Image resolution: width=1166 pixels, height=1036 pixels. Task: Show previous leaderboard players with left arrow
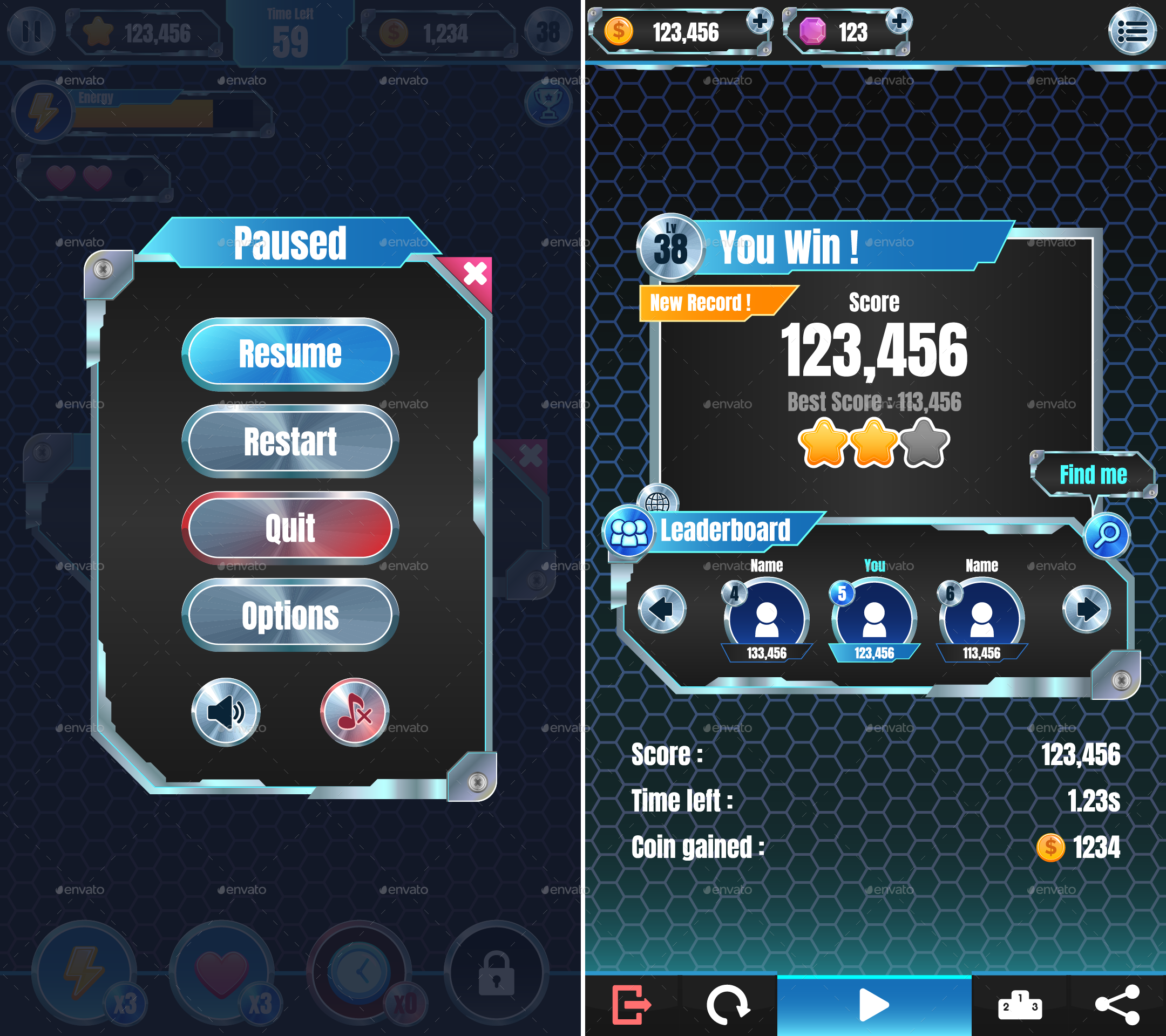pos(662,609)
